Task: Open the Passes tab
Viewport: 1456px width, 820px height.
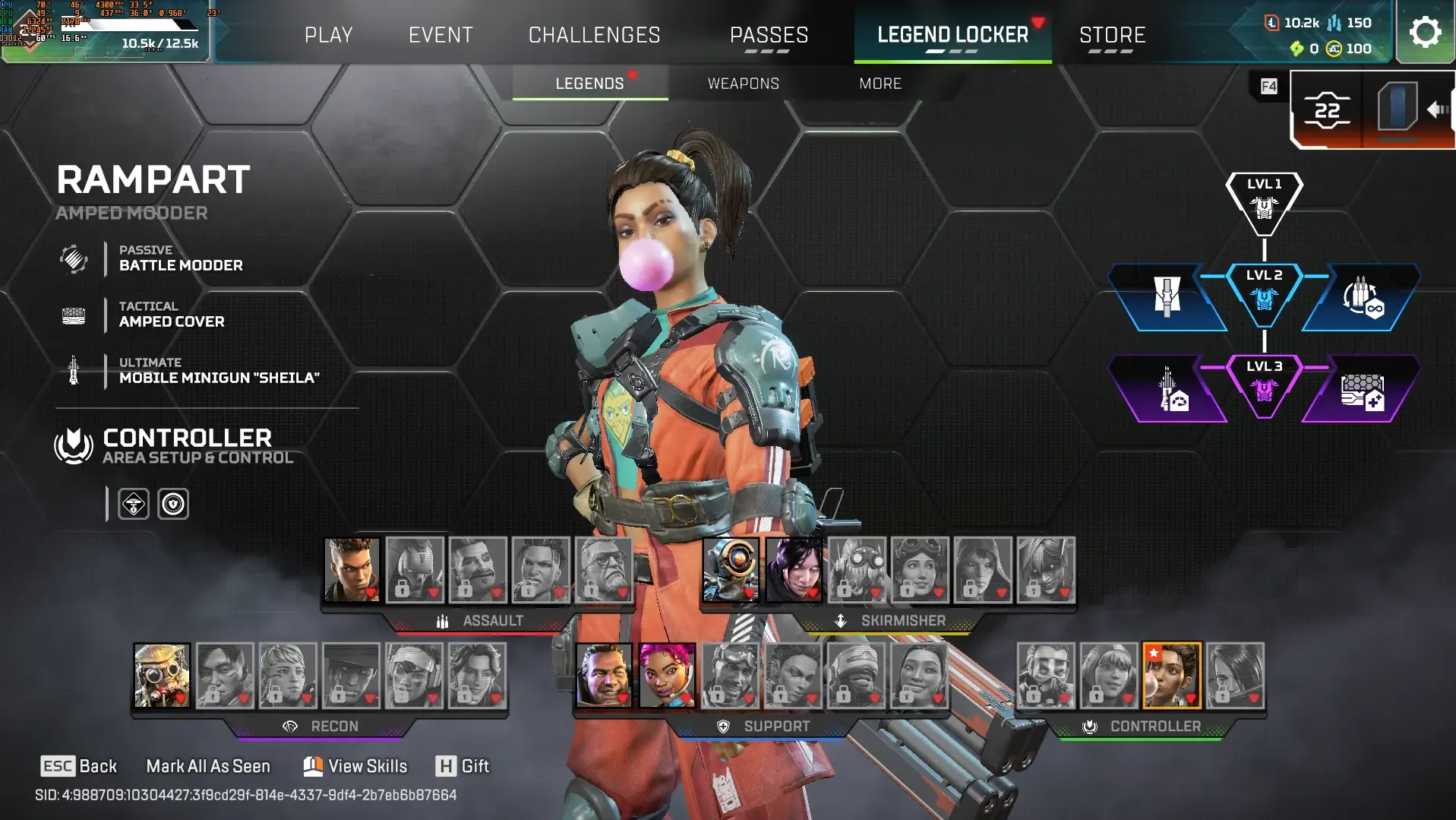Action: click(769, 35)
